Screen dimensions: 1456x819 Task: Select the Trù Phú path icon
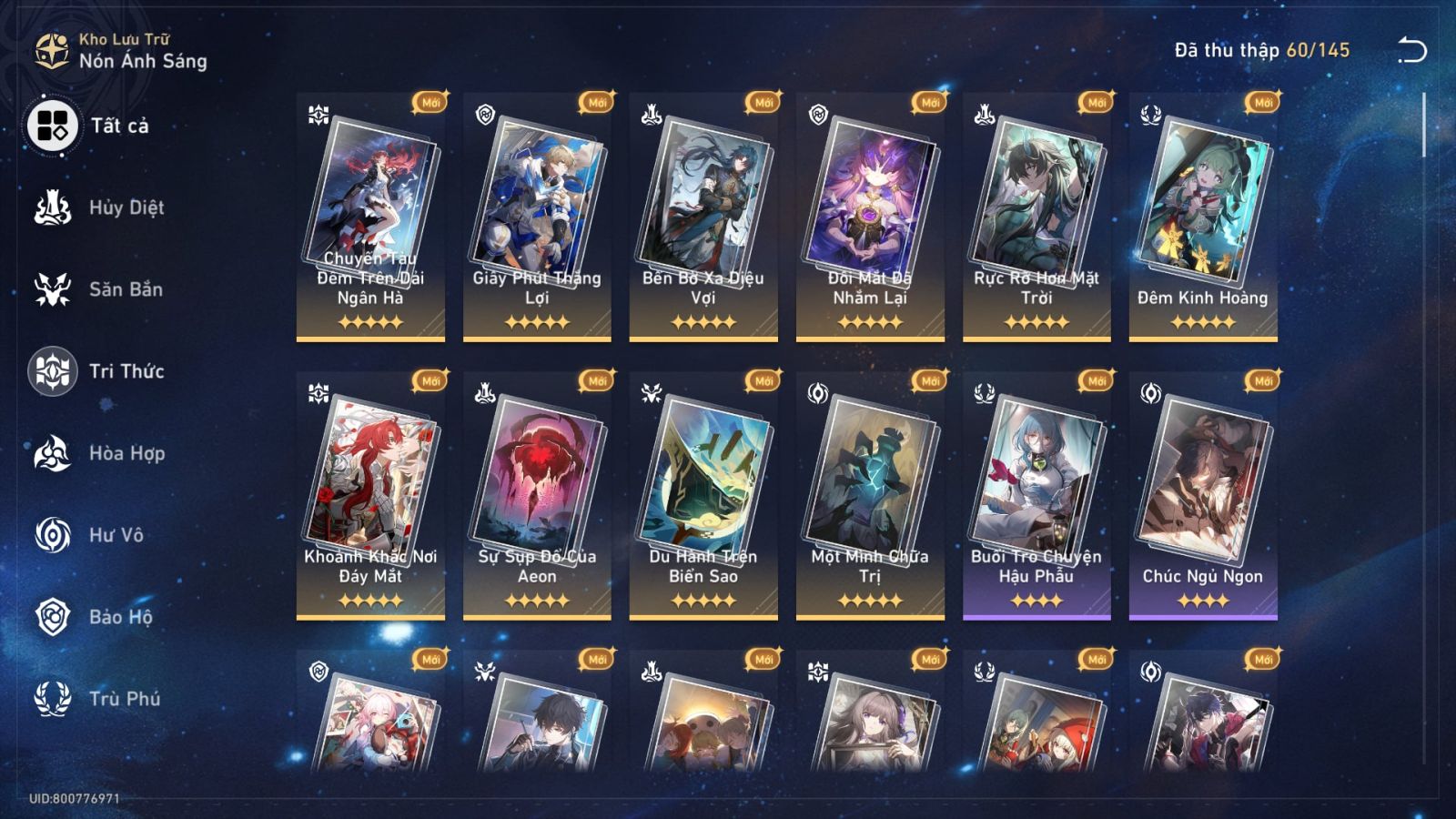[x=53, y=699]
